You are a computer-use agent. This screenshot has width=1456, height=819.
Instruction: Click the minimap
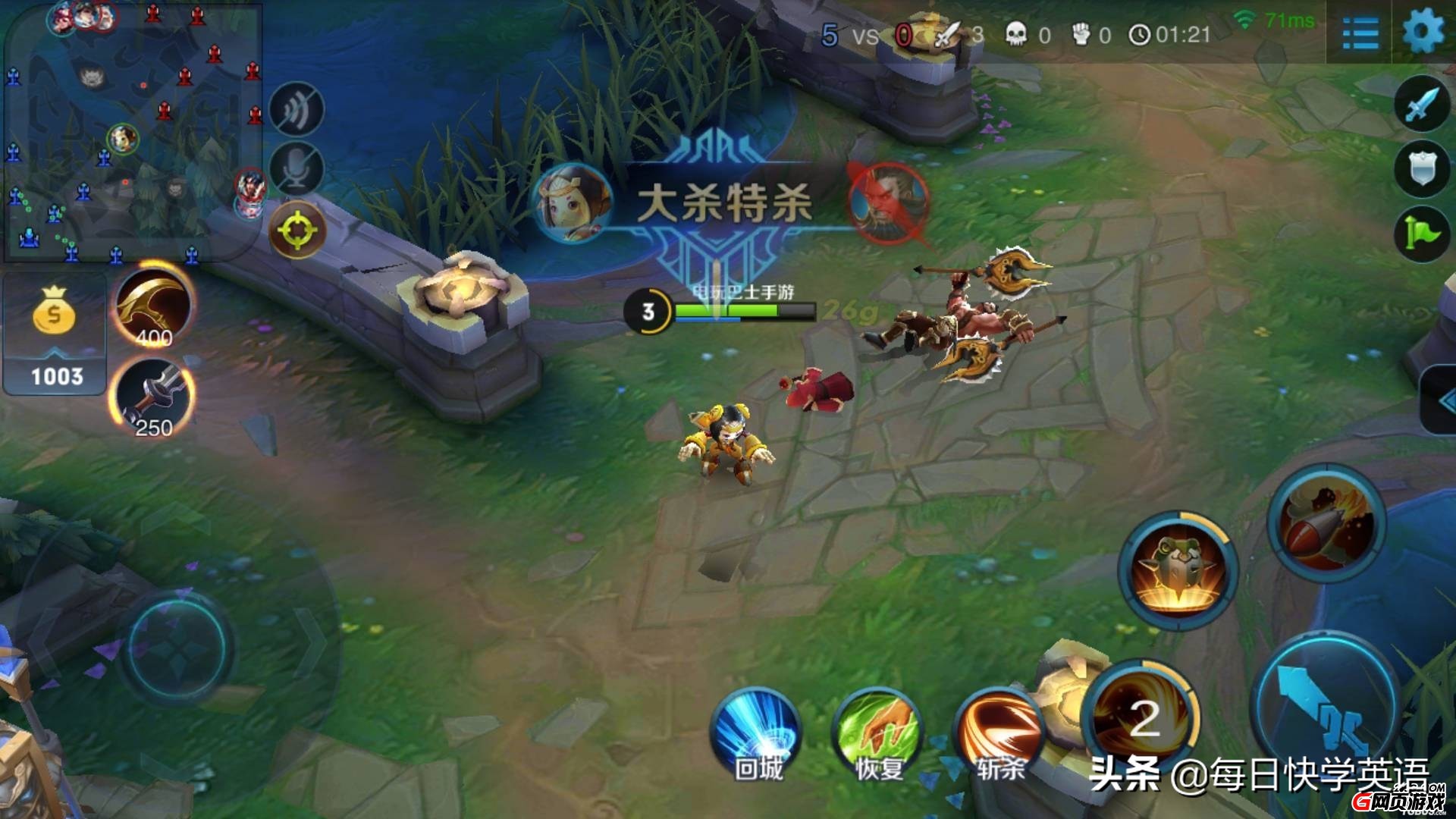click(x=133, y=133)
